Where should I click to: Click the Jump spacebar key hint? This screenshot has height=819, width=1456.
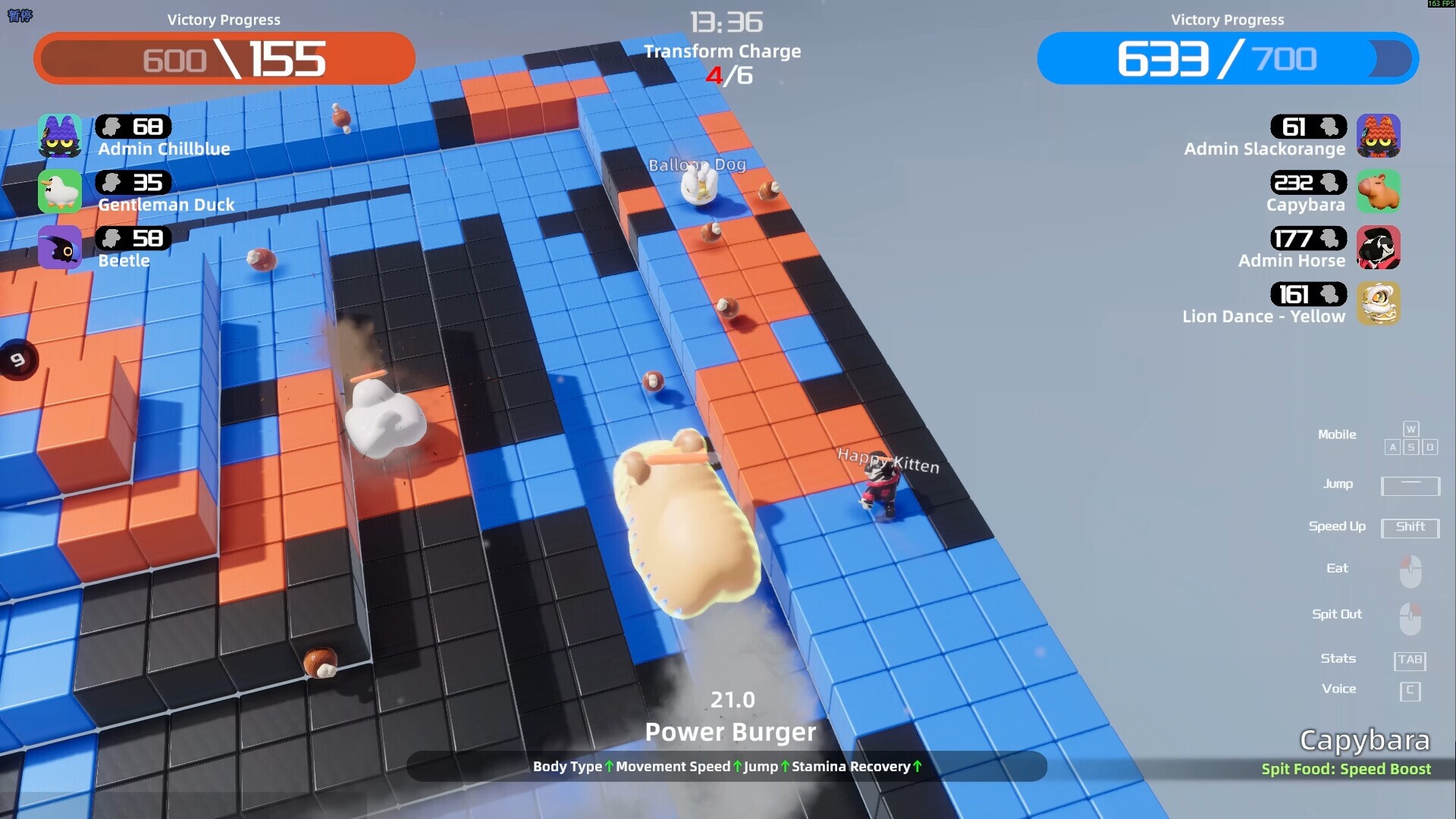[x=1410, y=486]
